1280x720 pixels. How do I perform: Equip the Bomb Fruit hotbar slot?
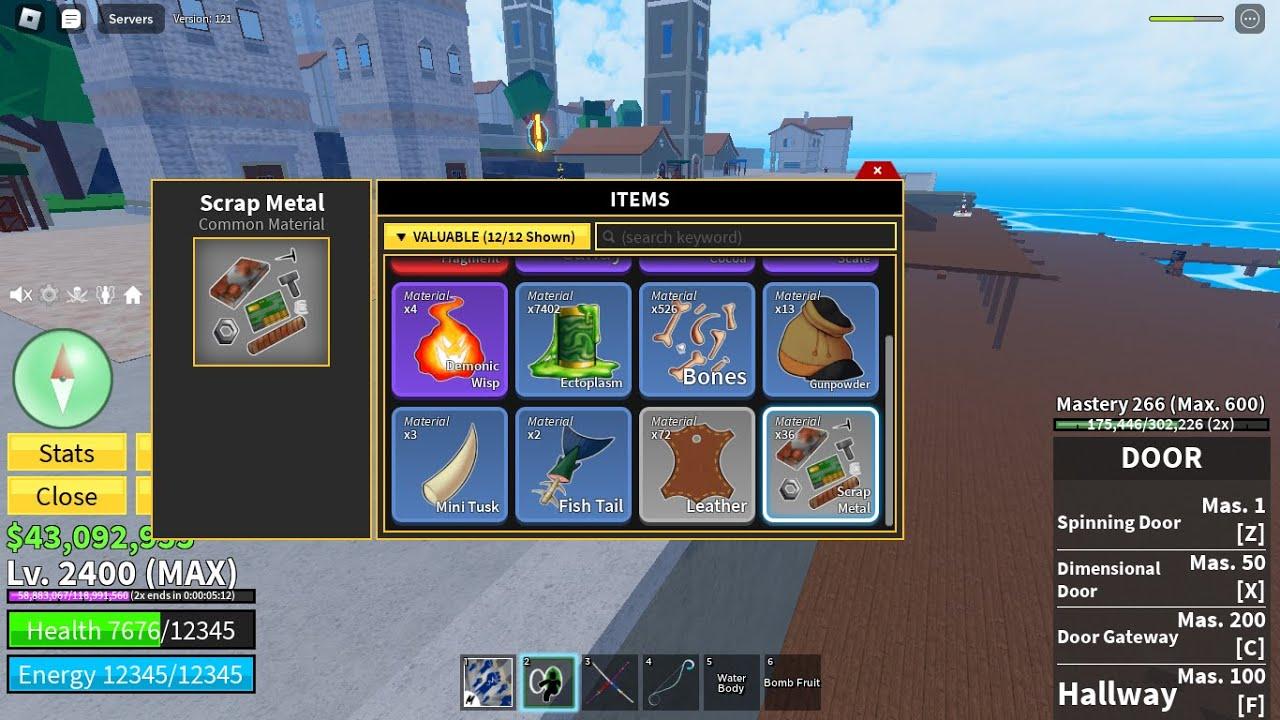click(x=792, y=682)
